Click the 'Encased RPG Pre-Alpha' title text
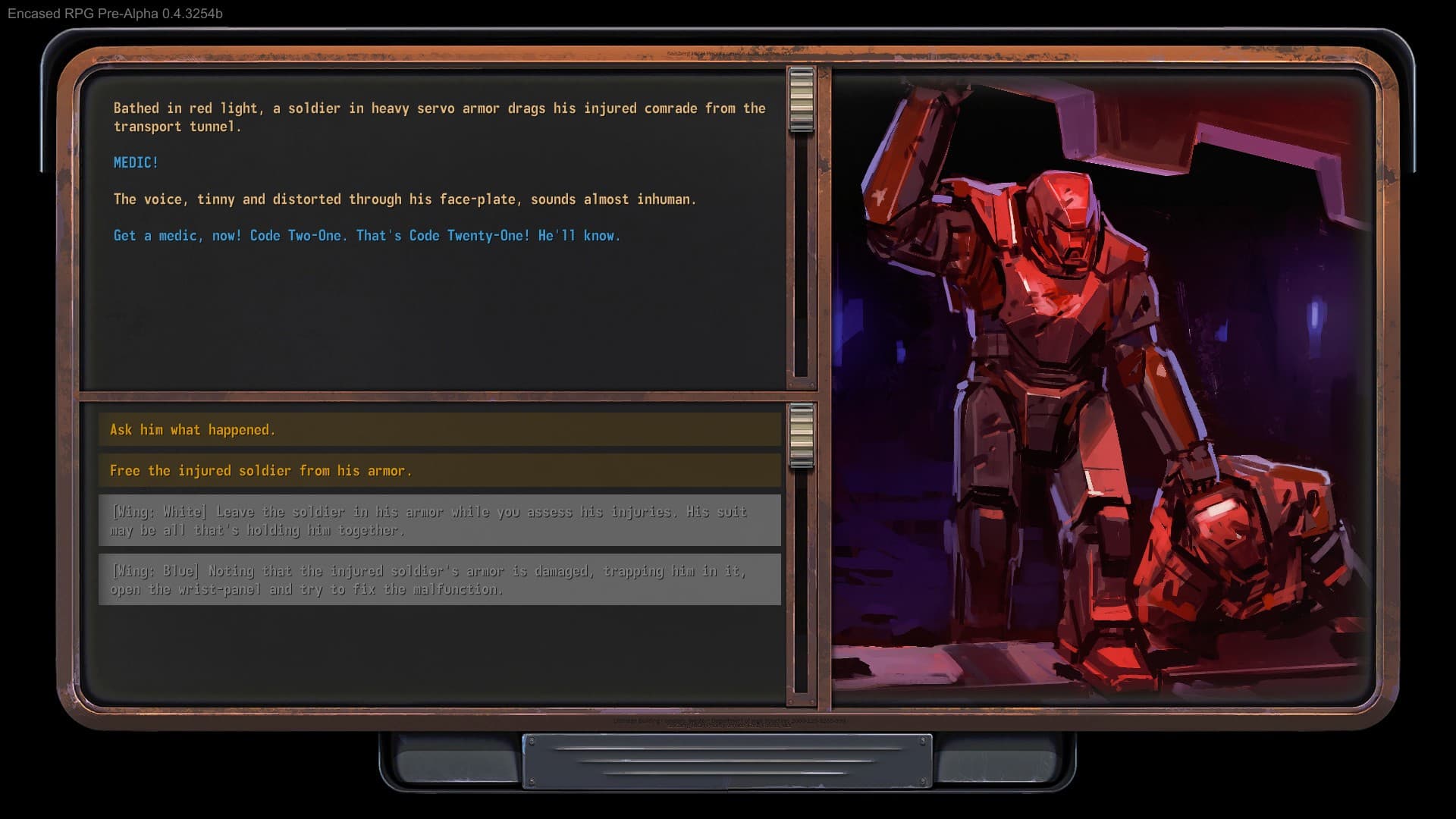Viewport: 1456px width, 819px height. 114,13
